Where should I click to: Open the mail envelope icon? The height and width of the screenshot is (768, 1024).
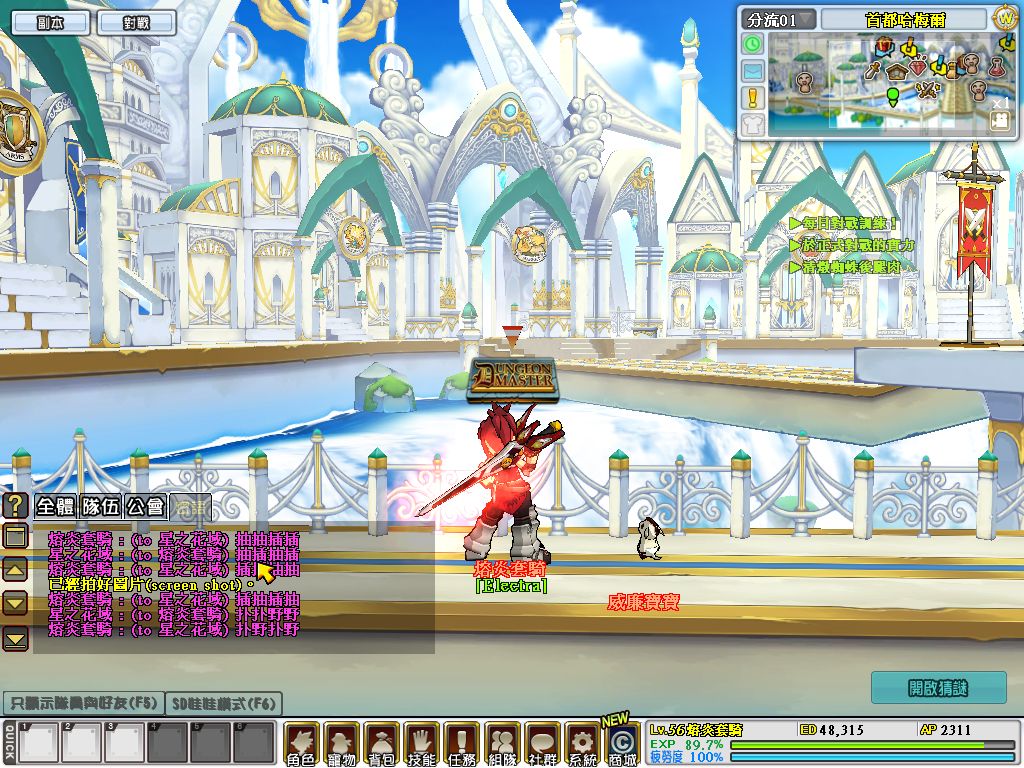[x=752, y=71]
